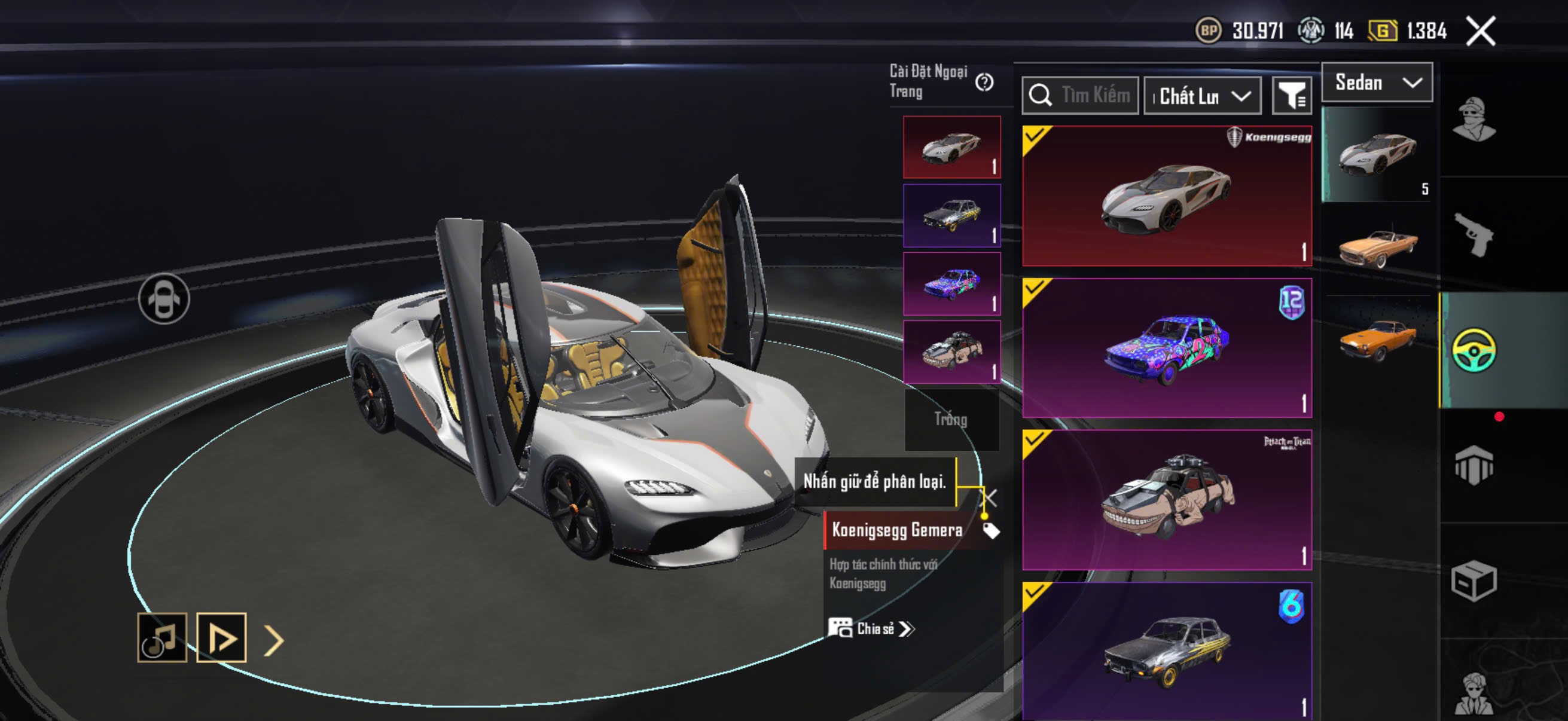Viewport: 1568px width, 721px height.
Task: Choose the neon blue graffiti sedan card
Action: (x=1166, y=348)
